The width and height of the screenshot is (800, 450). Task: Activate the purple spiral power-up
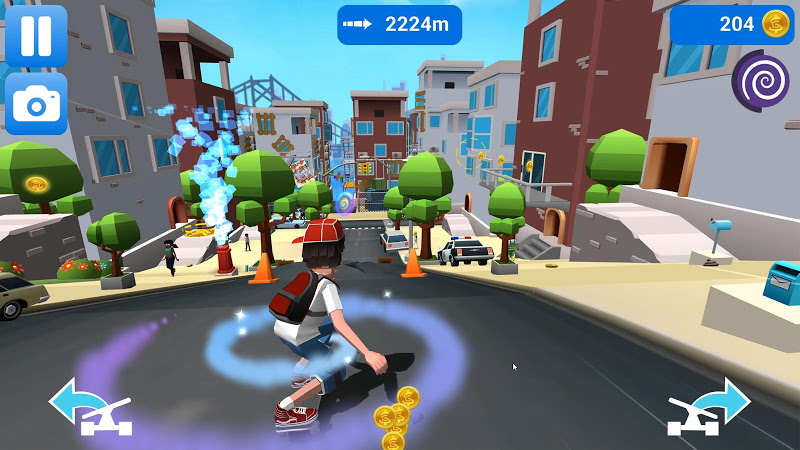coord(760,79)
